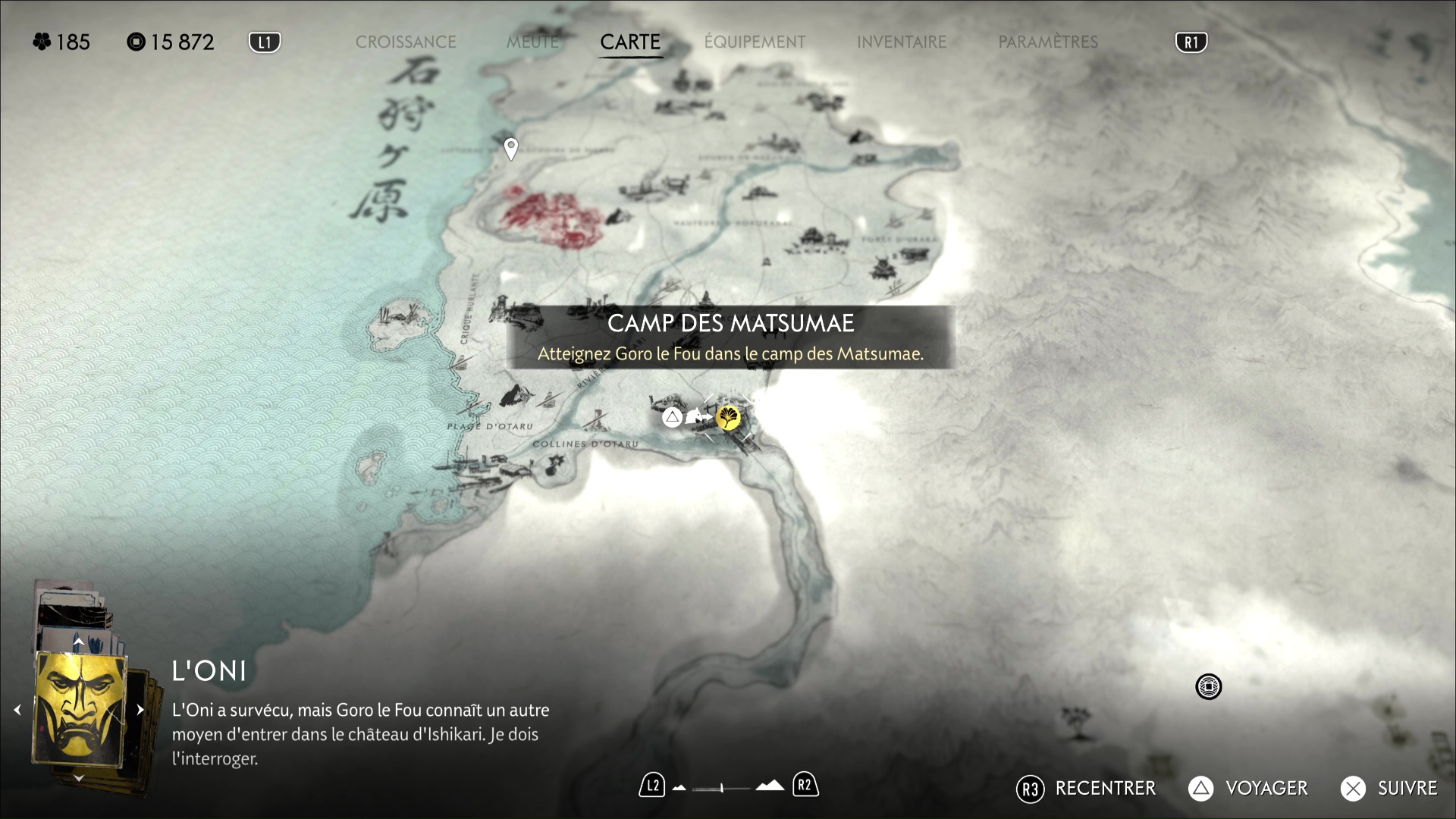Activate Suivre to track the objective
The width and height of the screenshot is (1456, 819).
tap(1389, 789)
